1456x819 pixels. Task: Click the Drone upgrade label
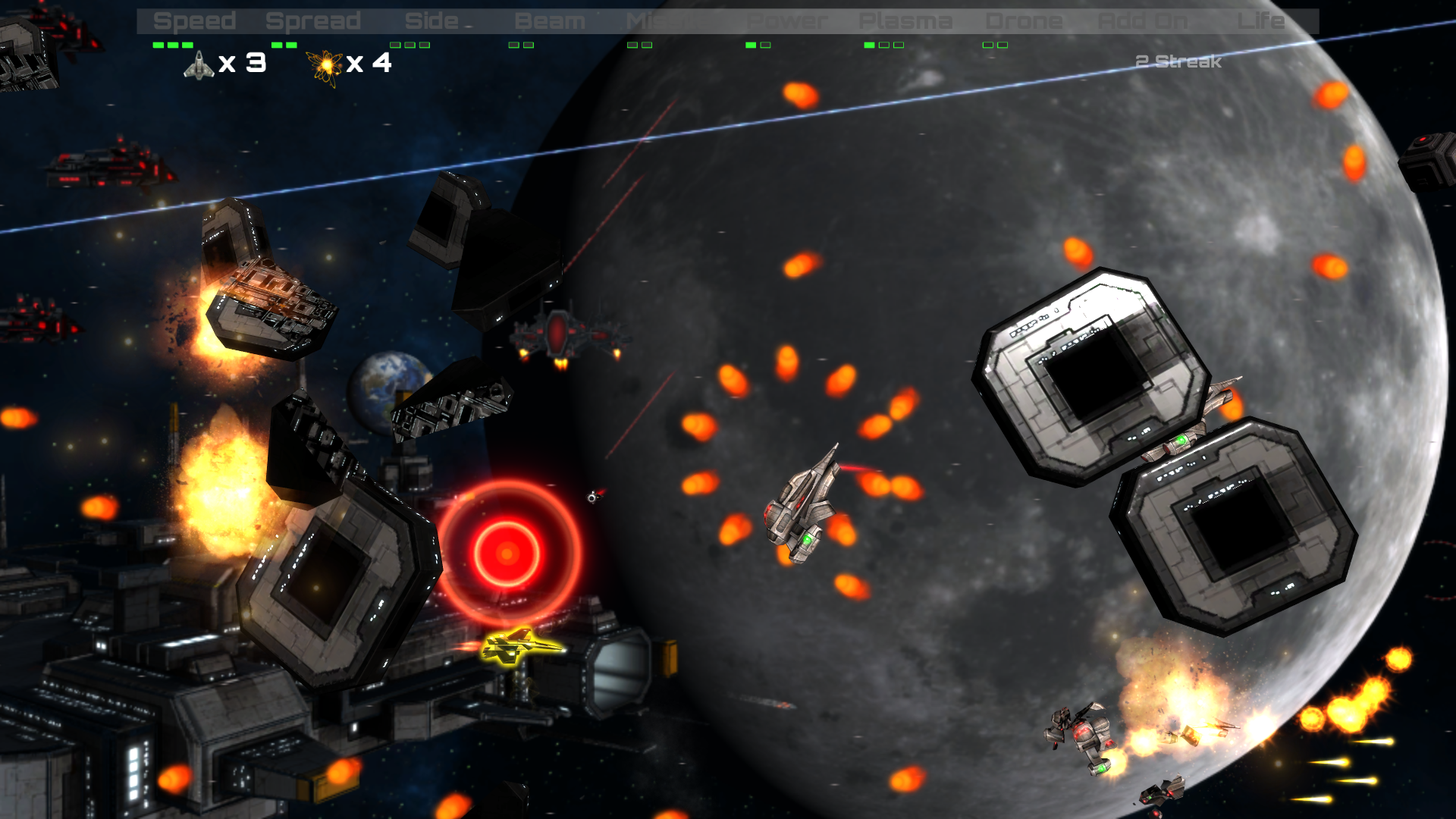(x=1023, y=20)
